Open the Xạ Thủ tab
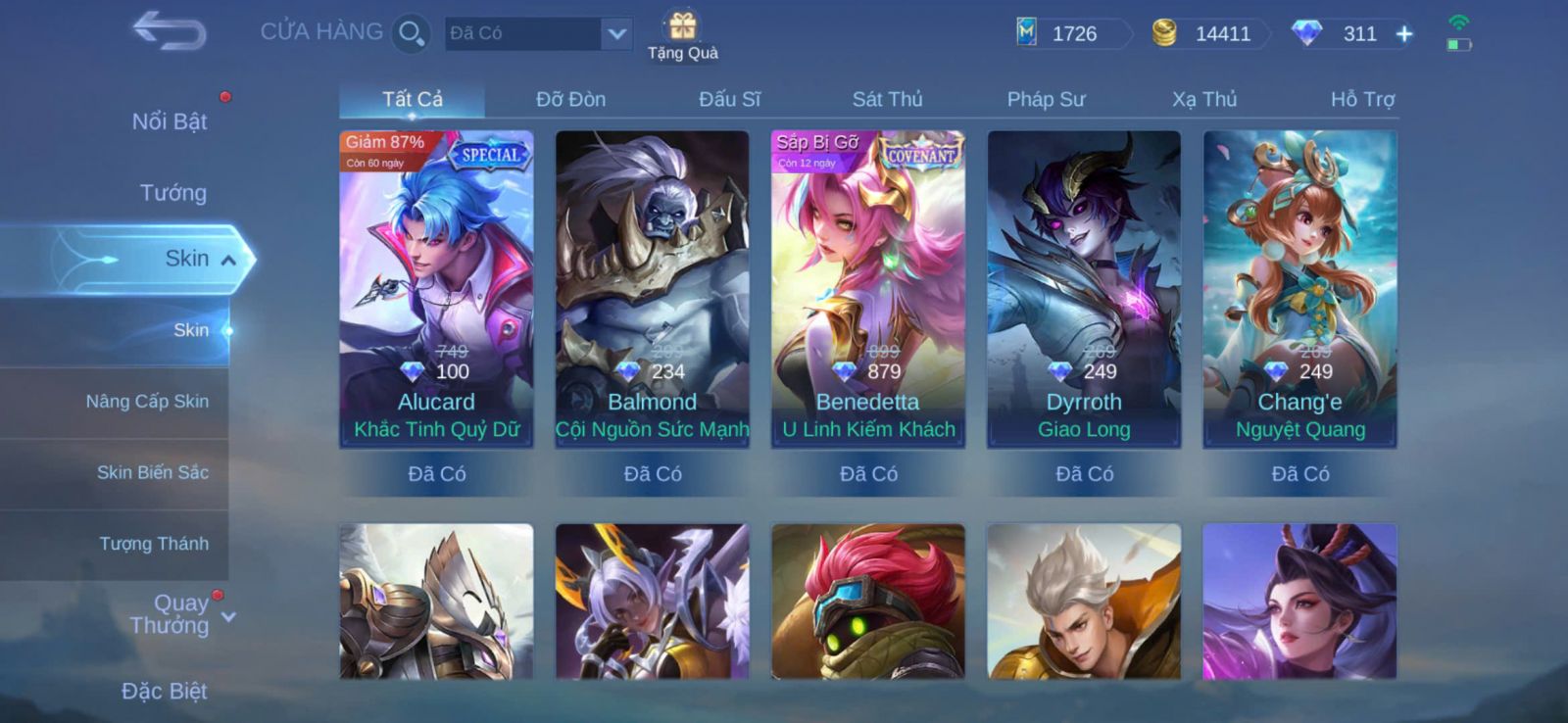This screenshot has width=1568, height=723. 1204,99
